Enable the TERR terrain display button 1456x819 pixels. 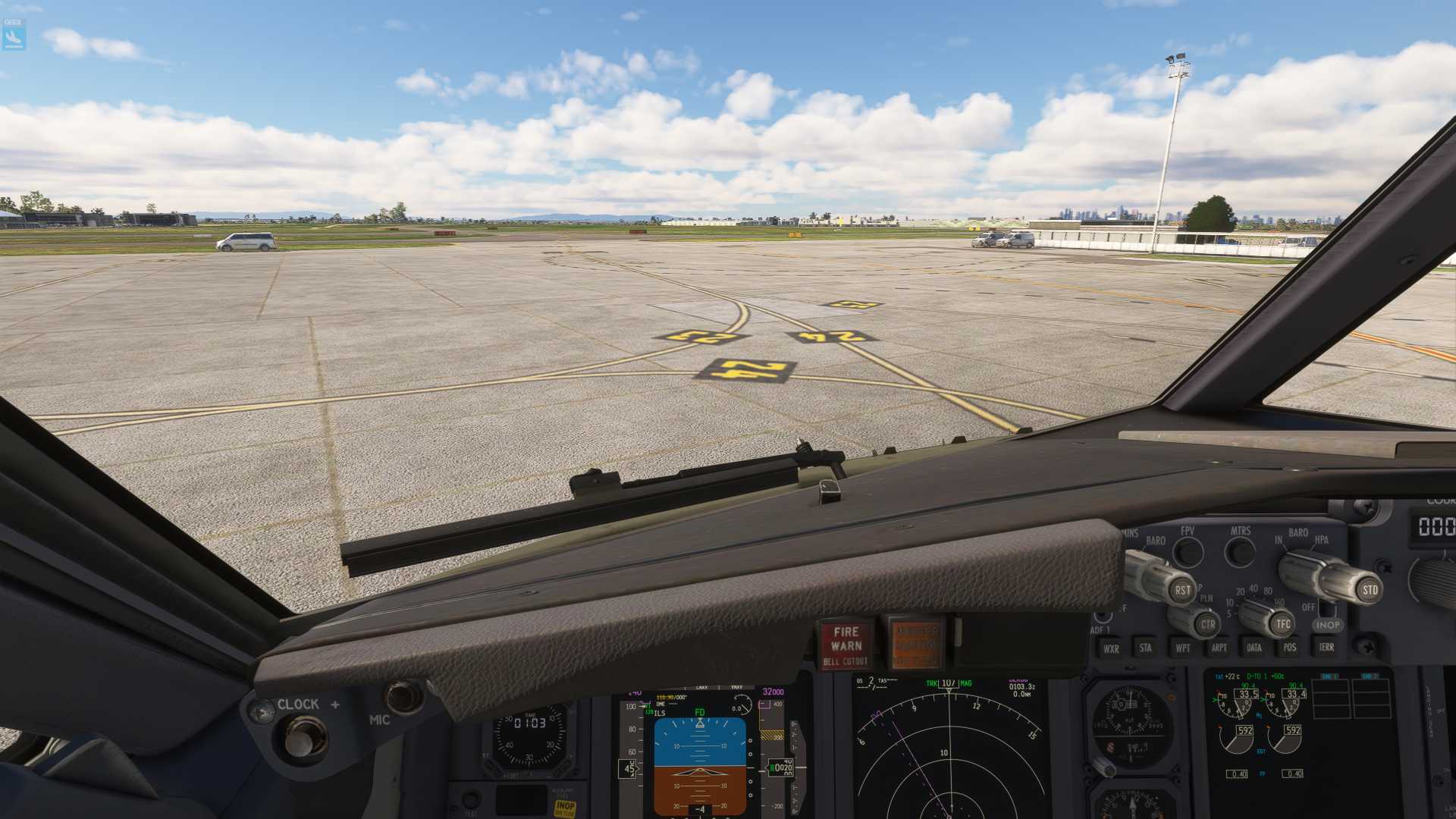[1326, 647]
